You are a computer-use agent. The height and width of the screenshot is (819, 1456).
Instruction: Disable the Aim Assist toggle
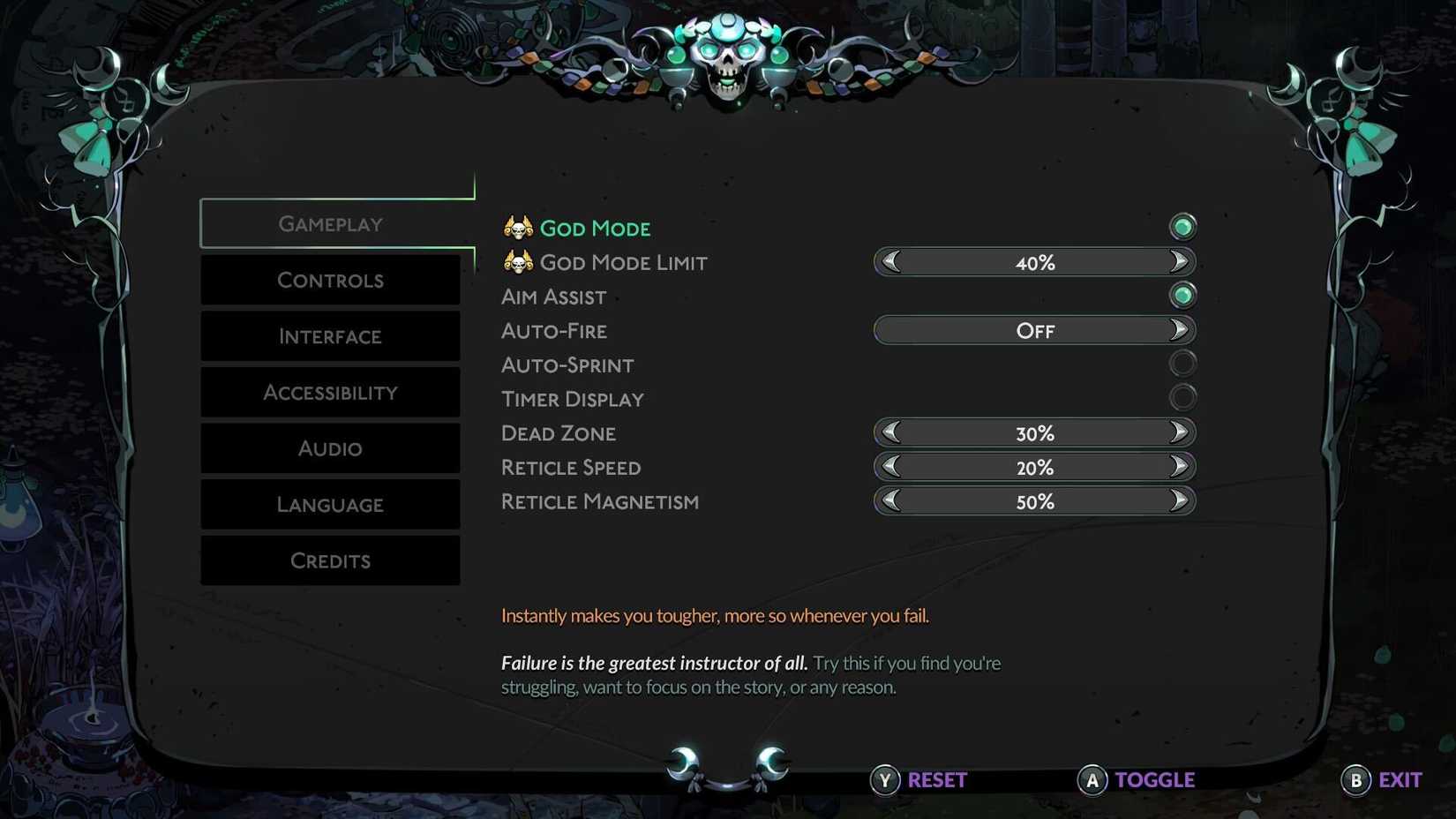(1182, 295)
